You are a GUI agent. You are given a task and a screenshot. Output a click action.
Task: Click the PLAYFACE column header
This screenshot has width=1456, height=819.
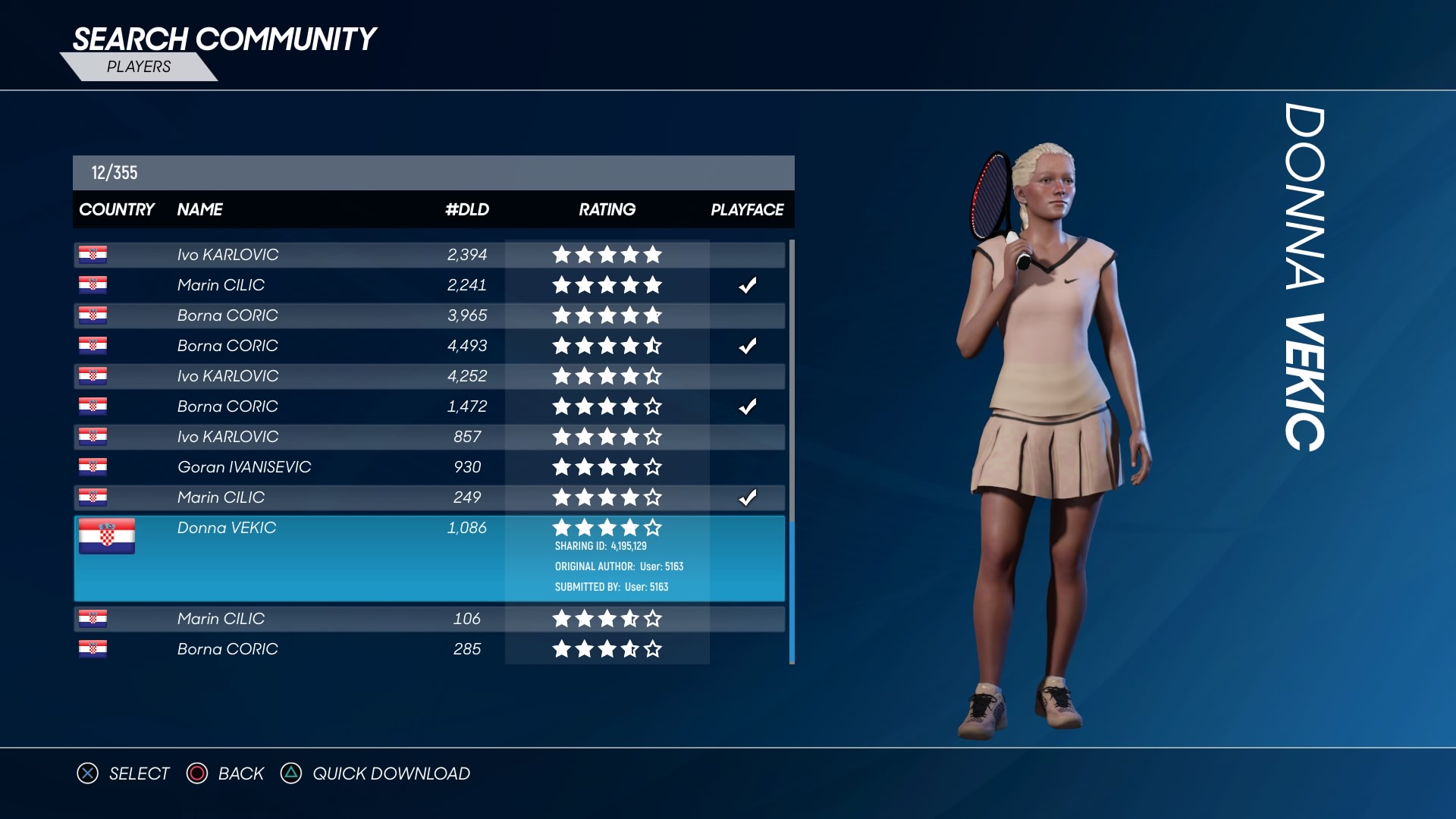pos(747,209)
